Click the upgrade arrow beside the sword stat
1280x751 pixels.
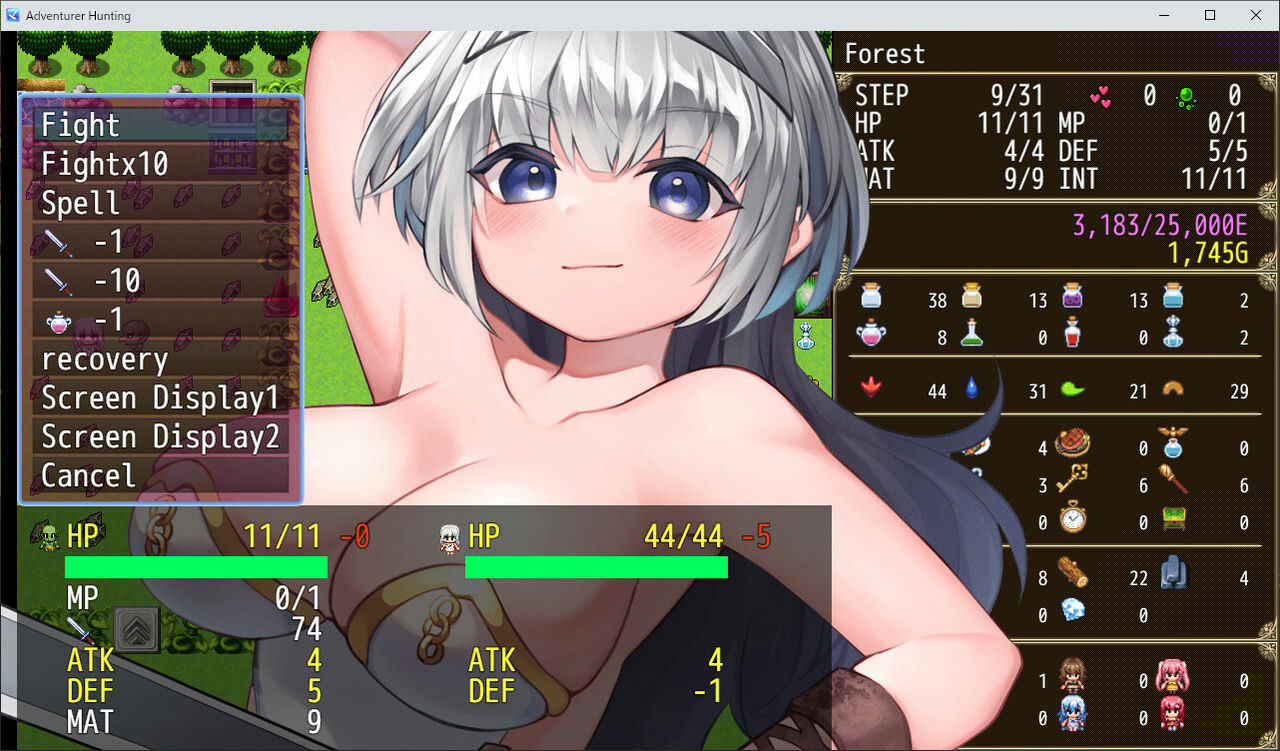137,629
